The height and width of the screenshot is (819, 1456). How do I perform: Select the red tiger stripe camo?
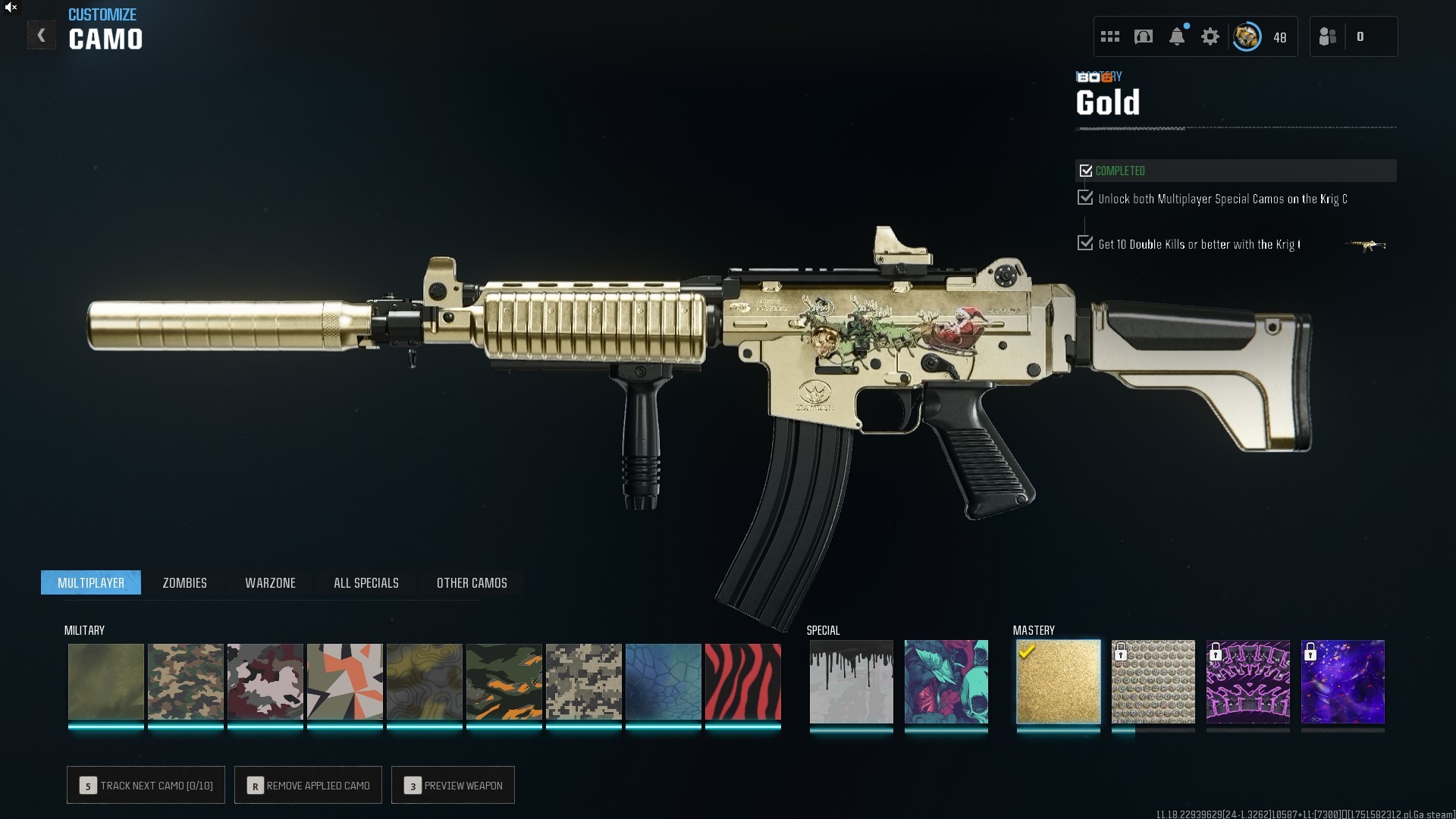point(742,681)
